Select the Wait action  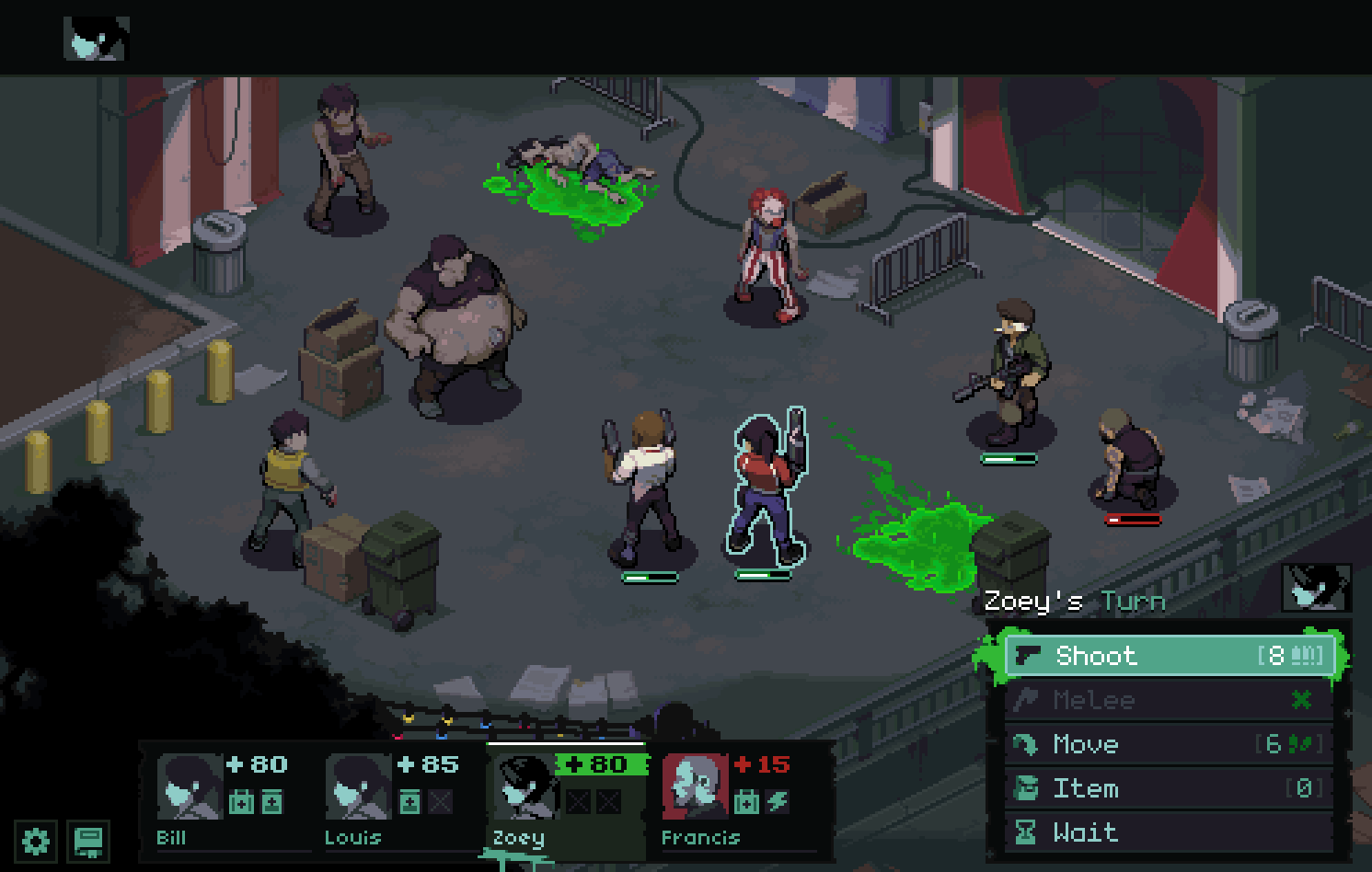point(1169,832)
